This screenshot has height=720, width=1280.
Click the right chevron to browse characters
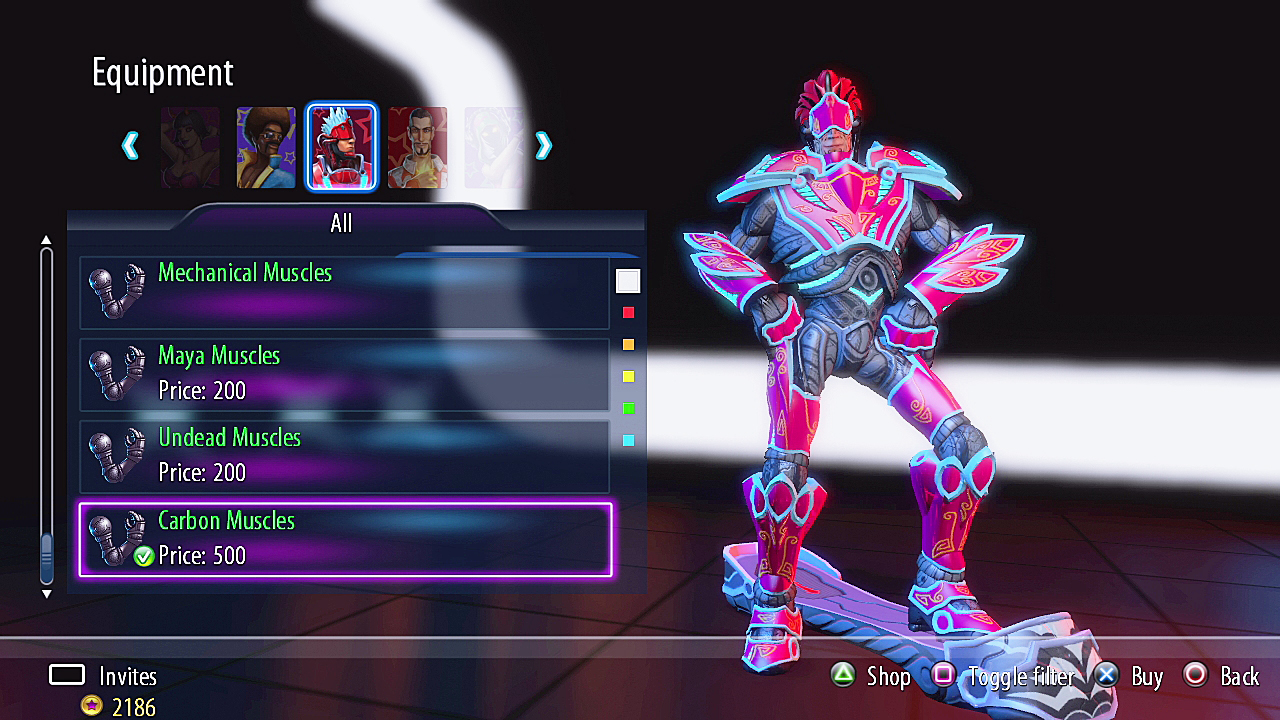coord(543,145)
